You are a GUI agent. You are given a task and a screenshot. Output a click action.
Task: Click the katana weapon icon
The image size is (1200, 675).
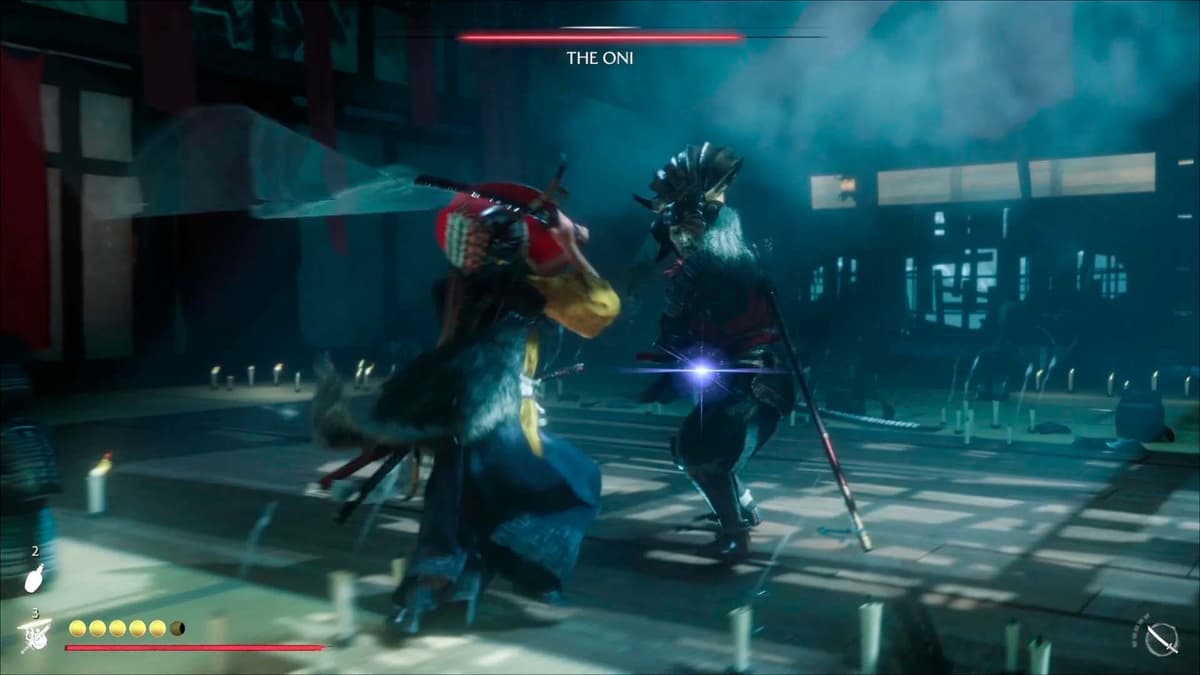click(x=1162, y=636)
